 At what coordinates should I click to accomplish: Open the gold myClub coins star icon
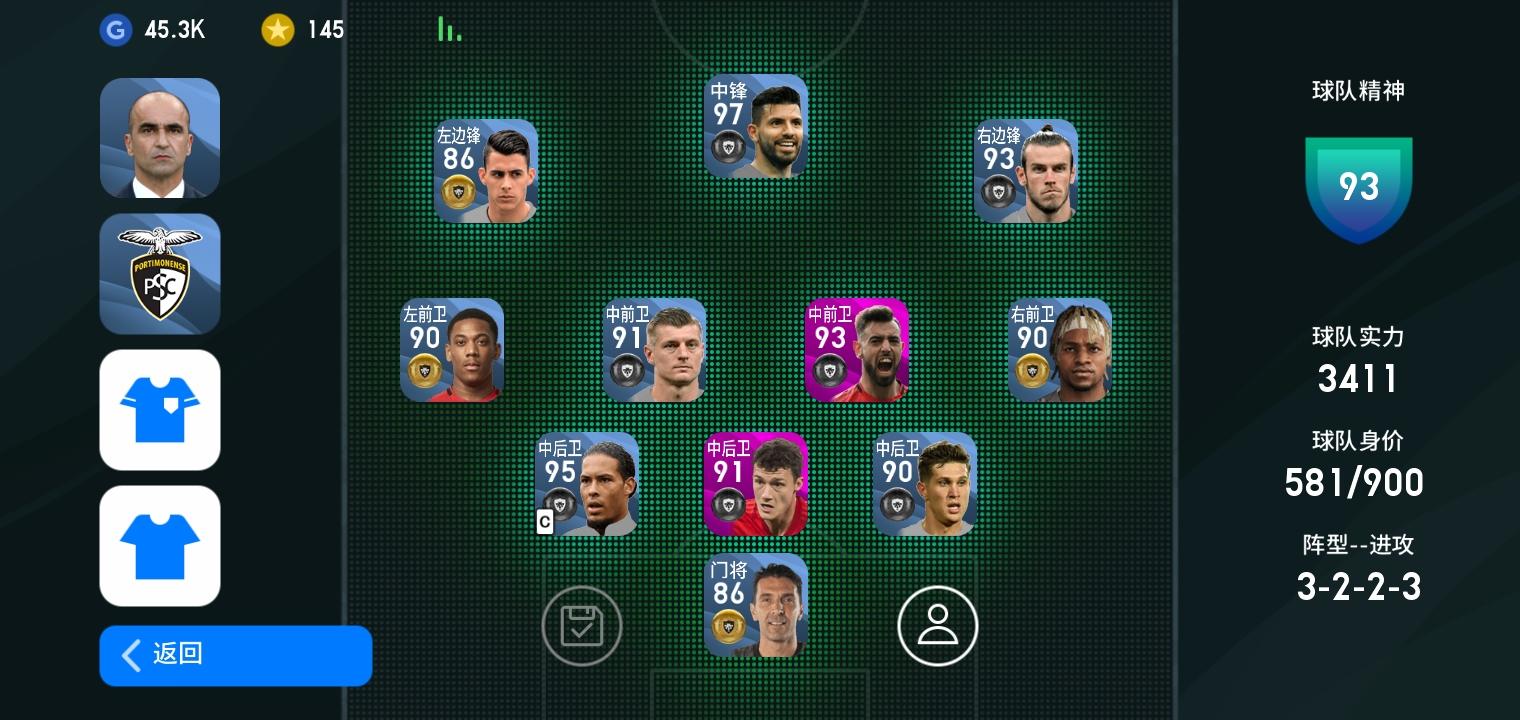point(278,30)
